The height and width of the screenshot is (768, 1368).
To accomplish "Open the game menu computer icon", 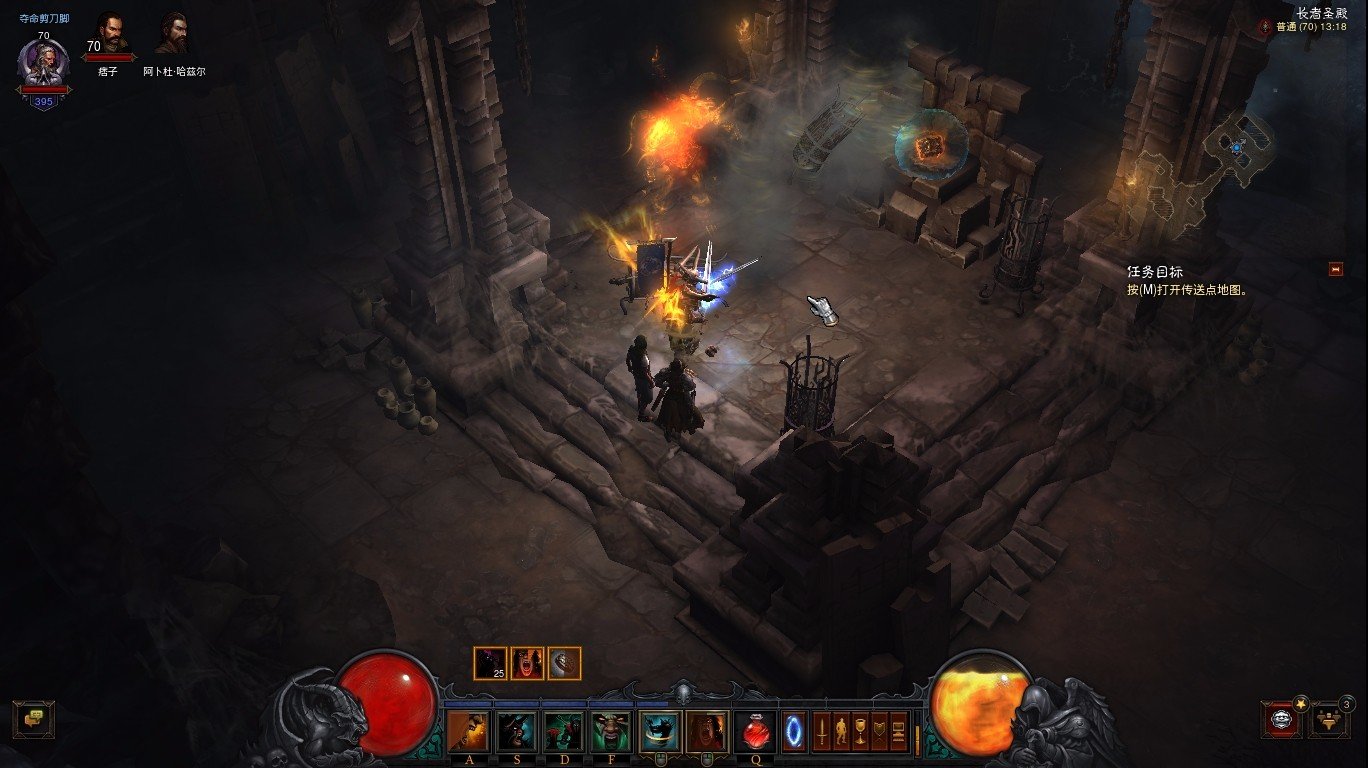I will point(898,732).
